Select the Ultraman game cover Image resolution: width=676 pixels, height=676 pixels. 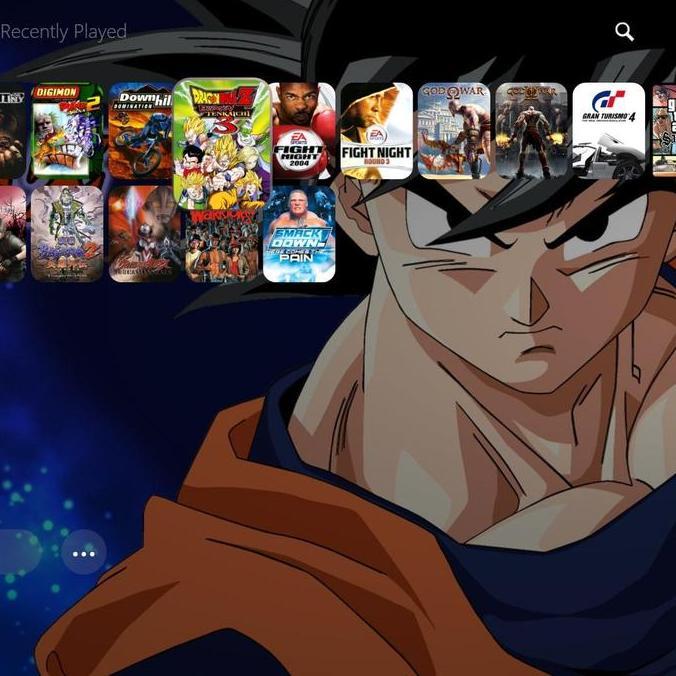pos(144,234)
